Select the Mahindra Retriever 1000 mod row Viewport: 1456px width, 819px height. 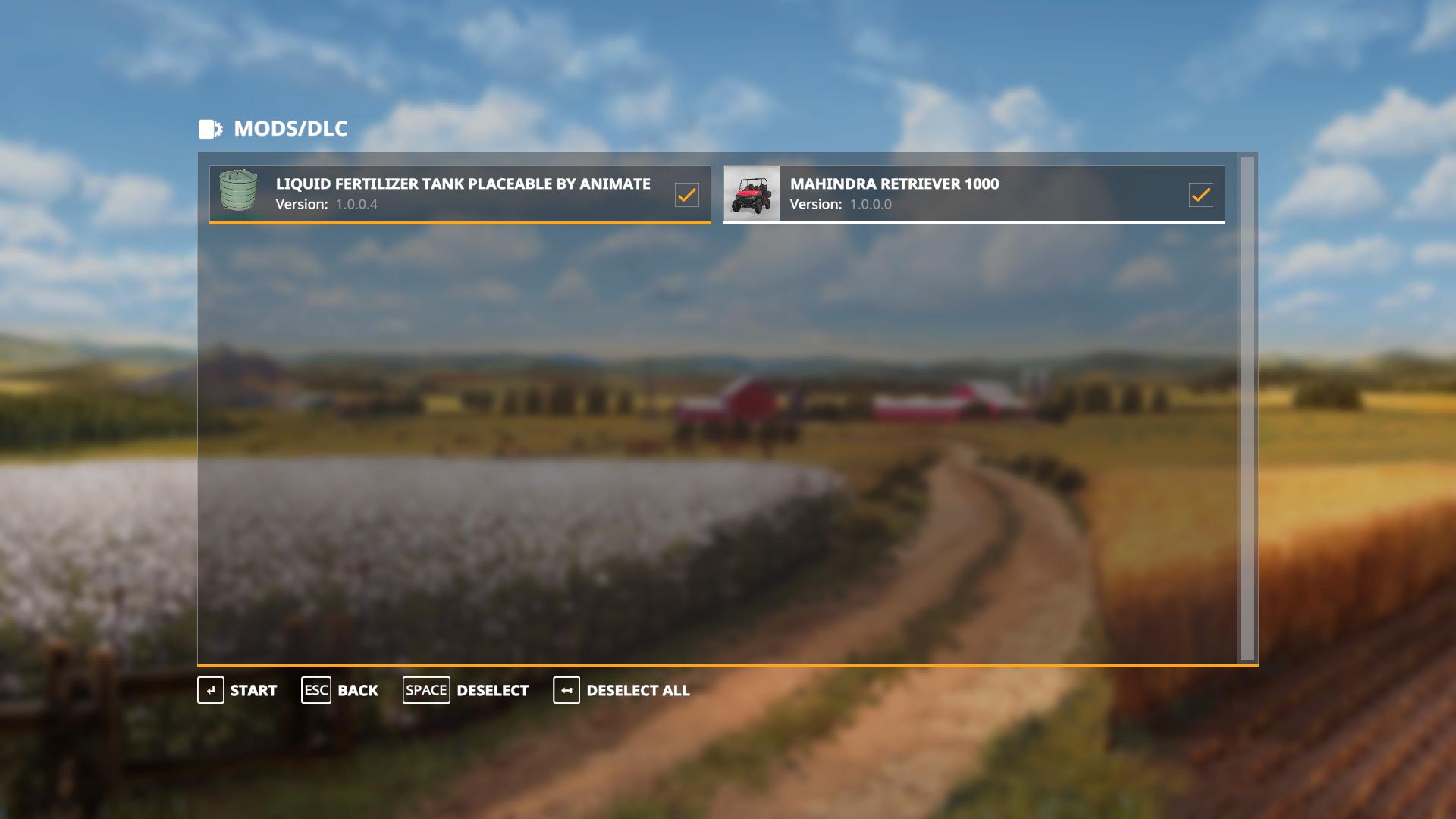pos(978,194)
